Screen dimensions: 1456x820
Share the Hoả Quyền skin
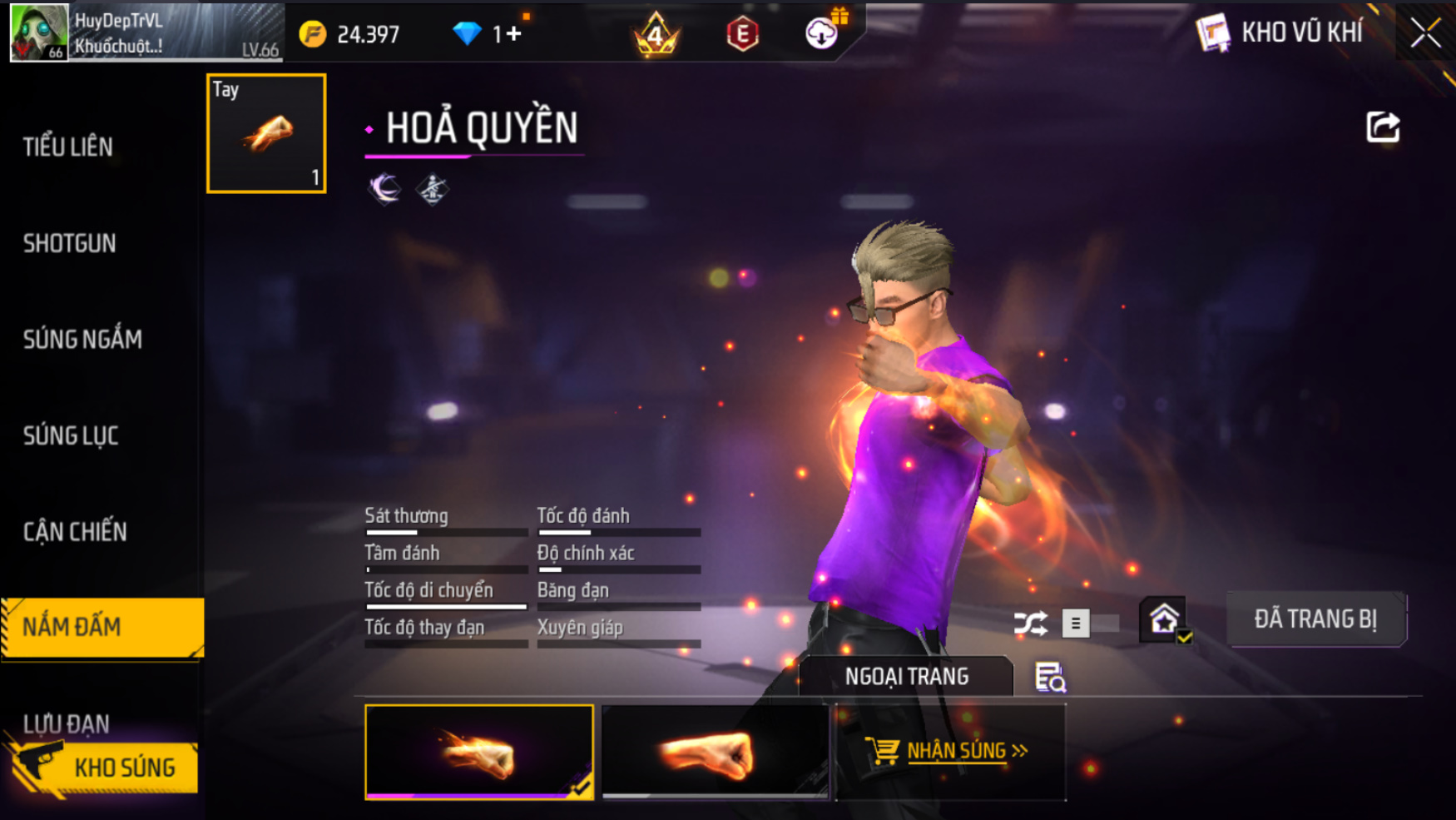[x=1383, y=127]
